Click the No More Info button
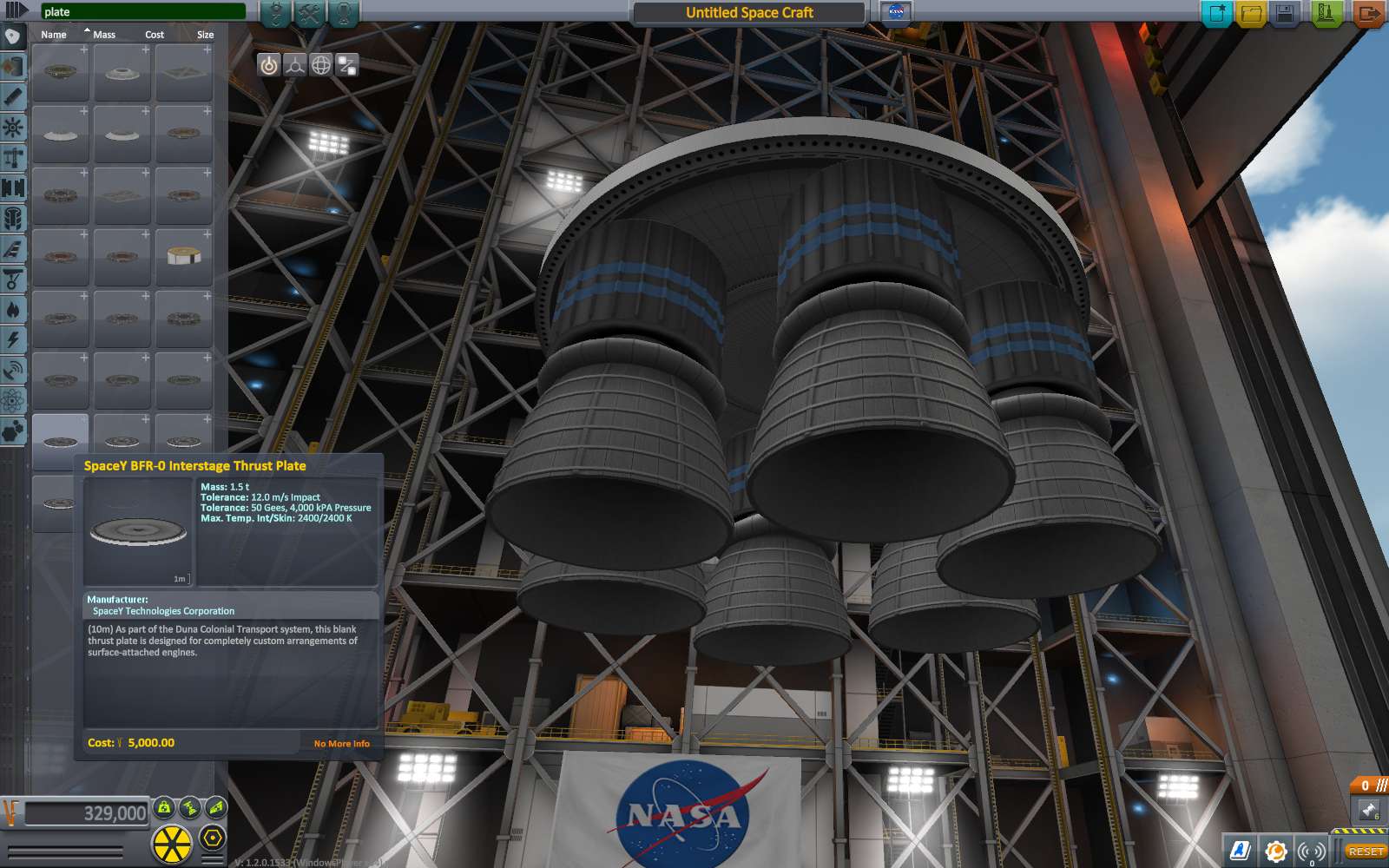The height and width of the screenshot is (868, 1389). 341,743
